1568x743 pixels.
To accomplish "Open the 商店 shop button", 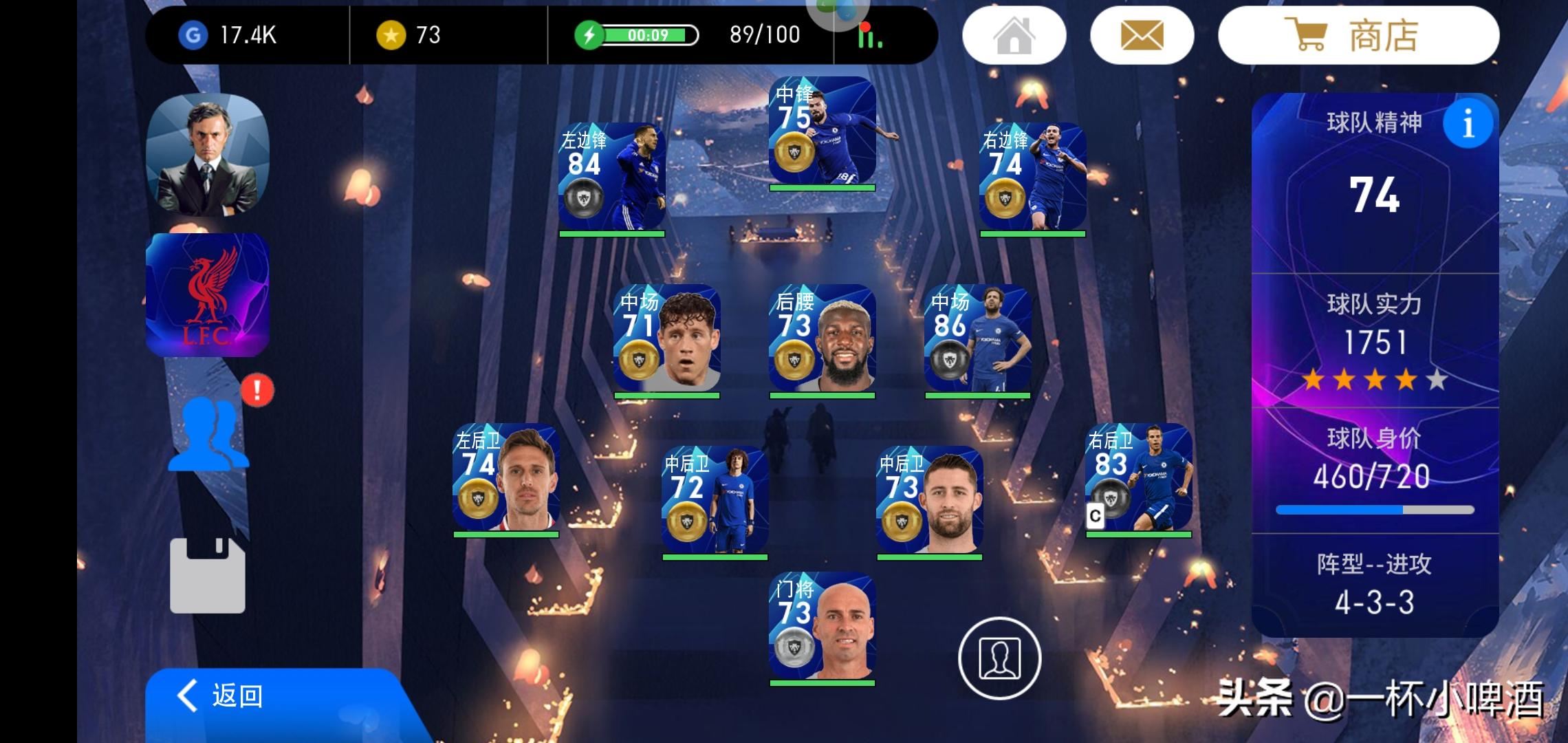I will [x=1358, y=36].
